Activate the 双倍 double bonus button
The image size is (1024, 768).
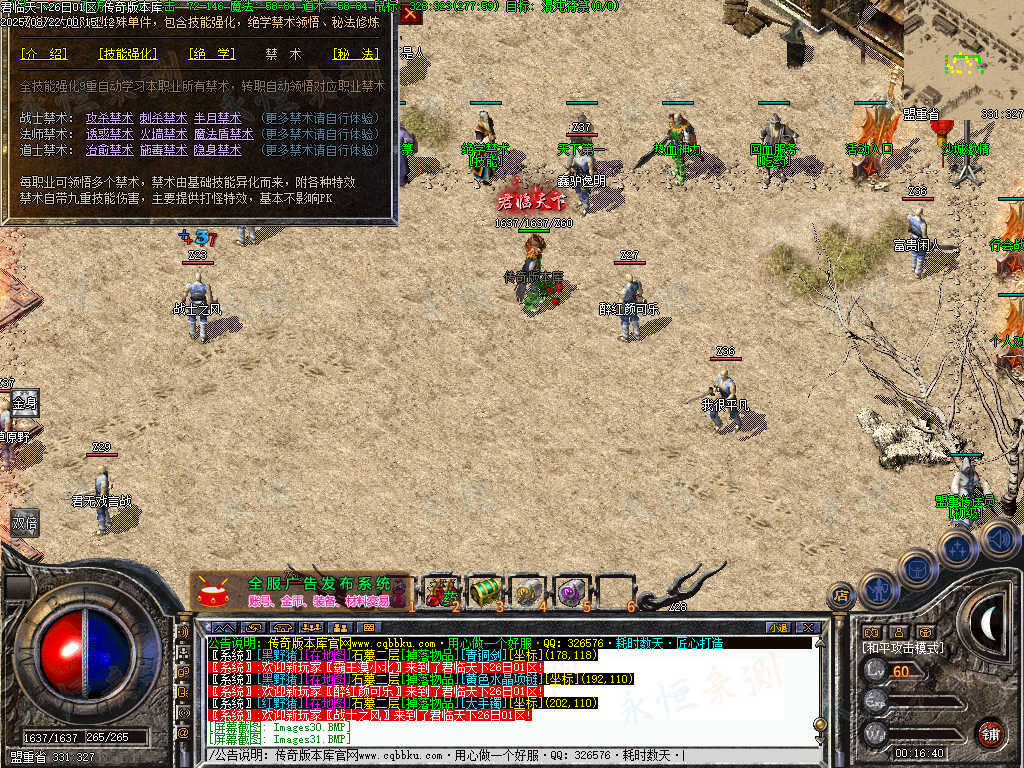(24, 522)
